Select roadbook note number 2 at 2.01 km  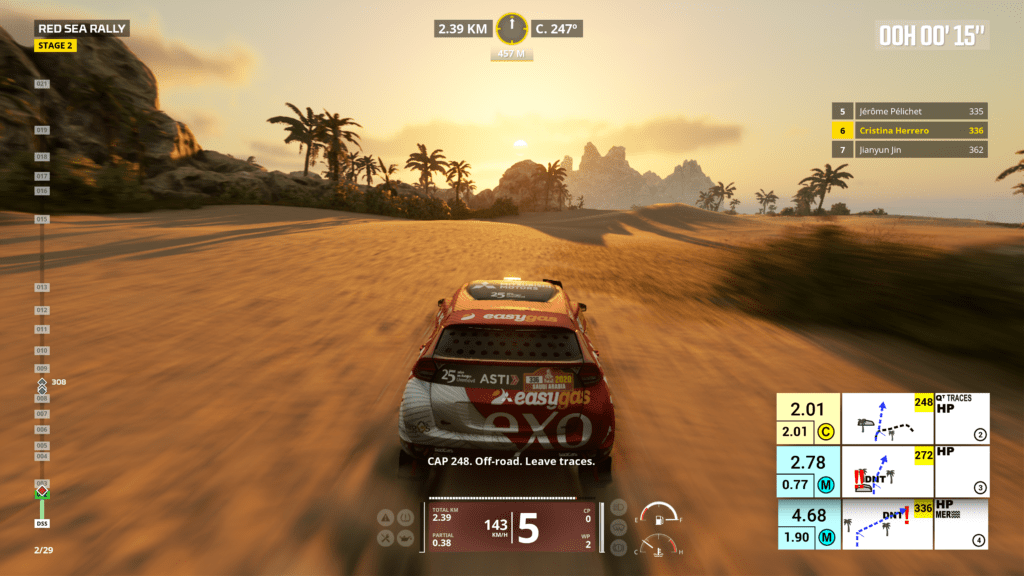click(883, 418)
